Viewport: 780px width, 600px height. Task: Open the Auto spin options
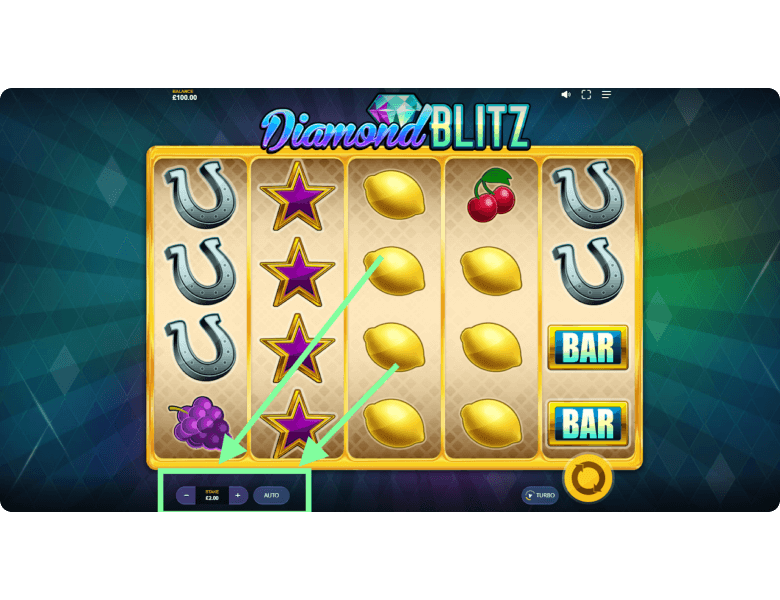tap(271, 495)
